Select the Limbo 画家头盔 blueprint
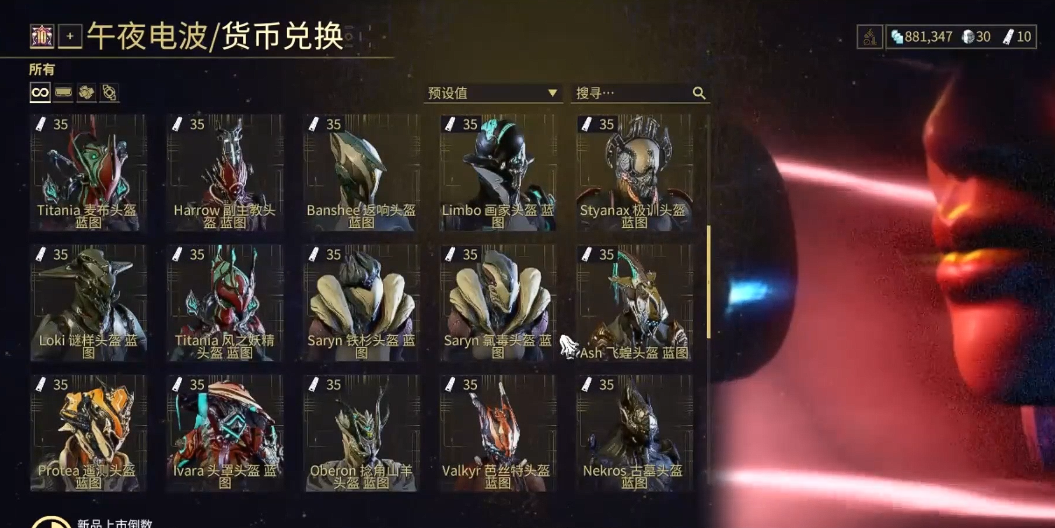Image resolution: width=1055 pixels, height=528 pixels. [x=498, y=172]
